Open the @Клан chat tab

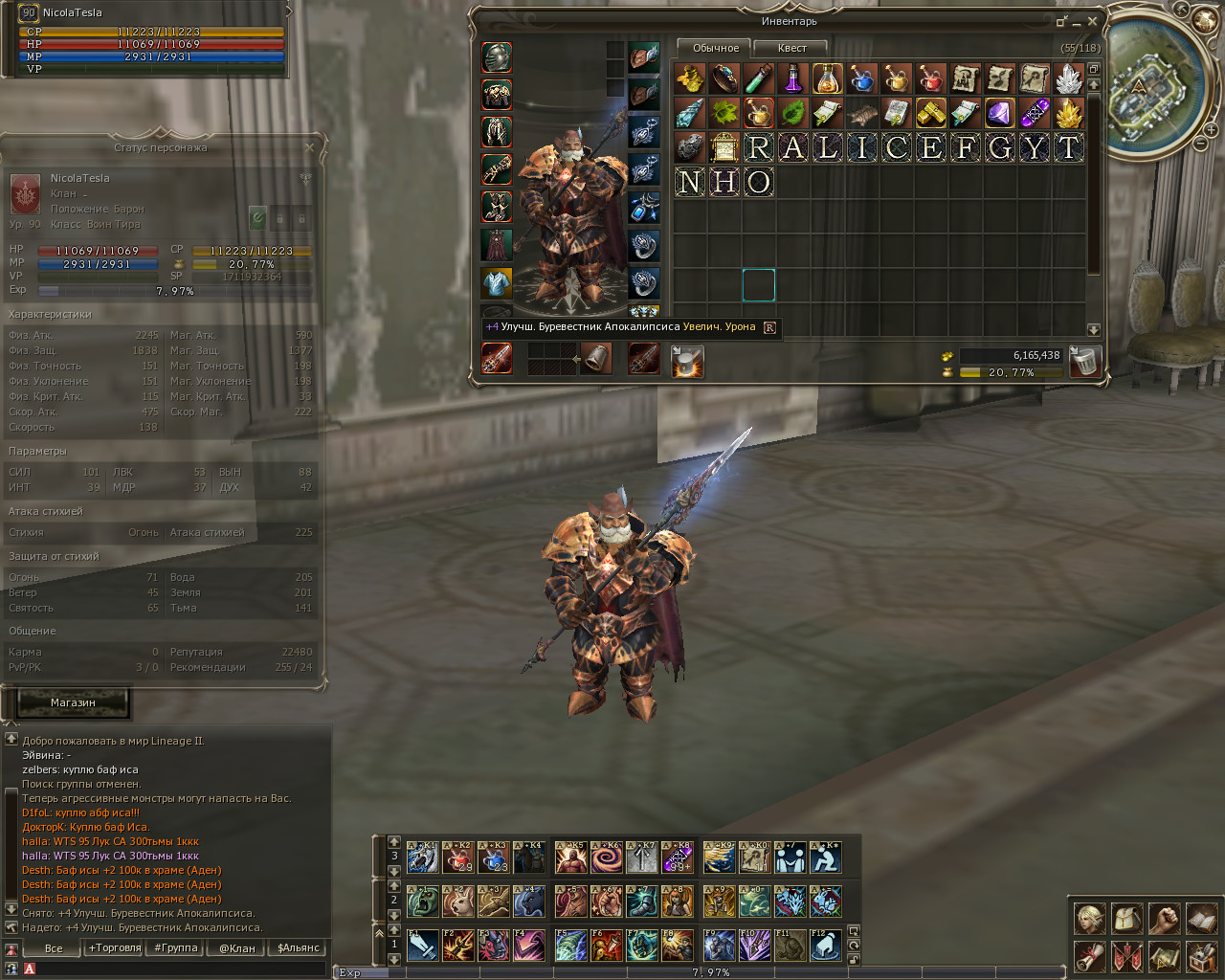tap(237, 948)
